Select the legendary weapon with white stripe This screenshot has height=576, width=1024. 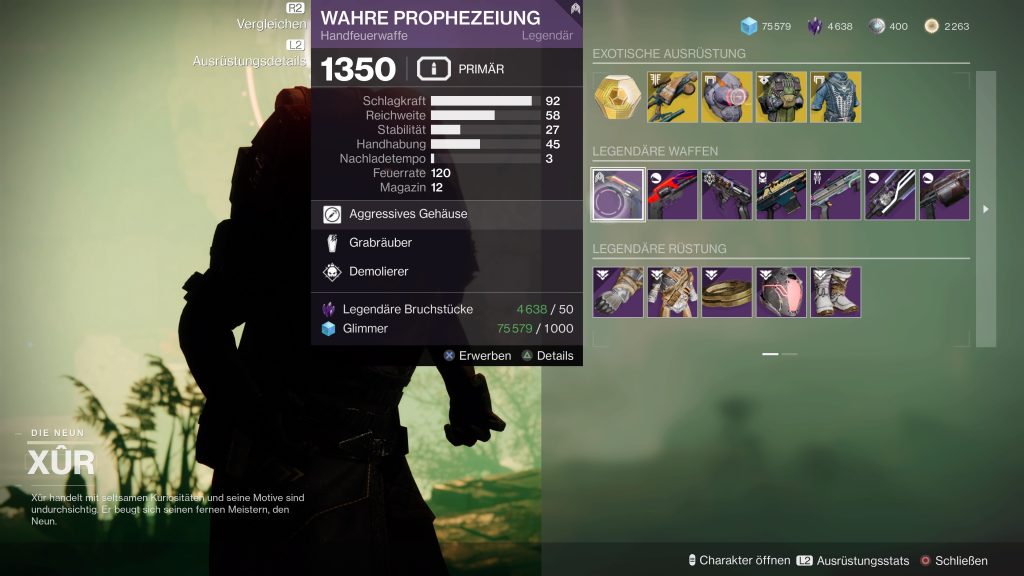[890, 195]
